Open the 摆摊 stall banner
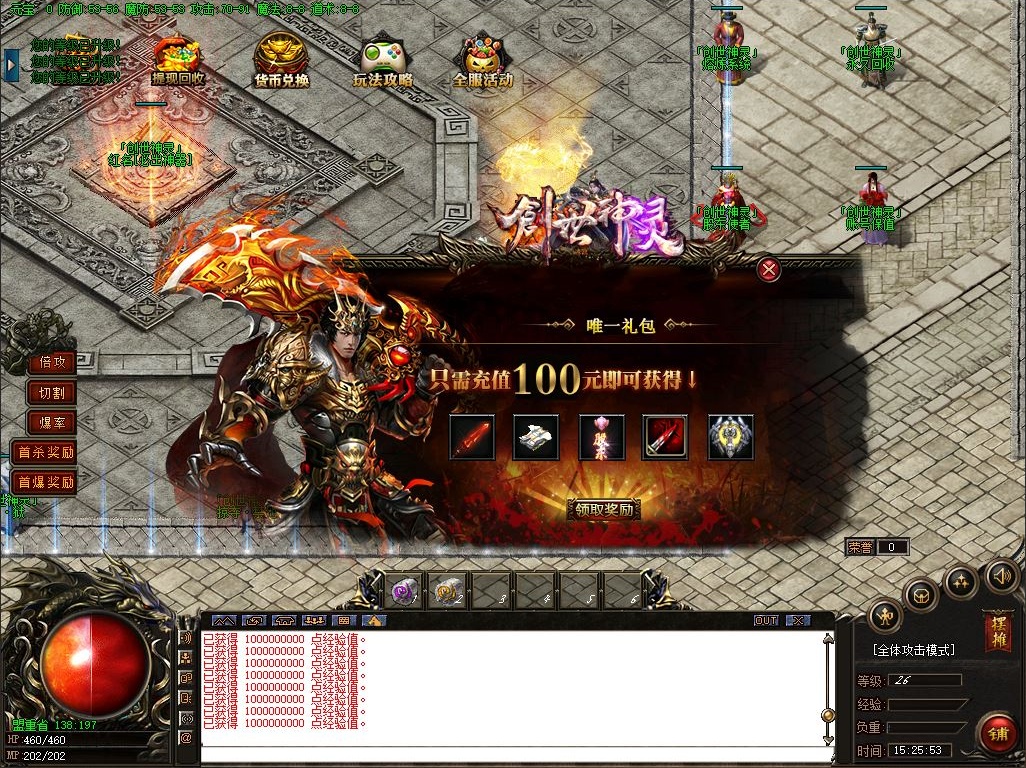This screenshot has height=768, width=1026. coord(997,628)
